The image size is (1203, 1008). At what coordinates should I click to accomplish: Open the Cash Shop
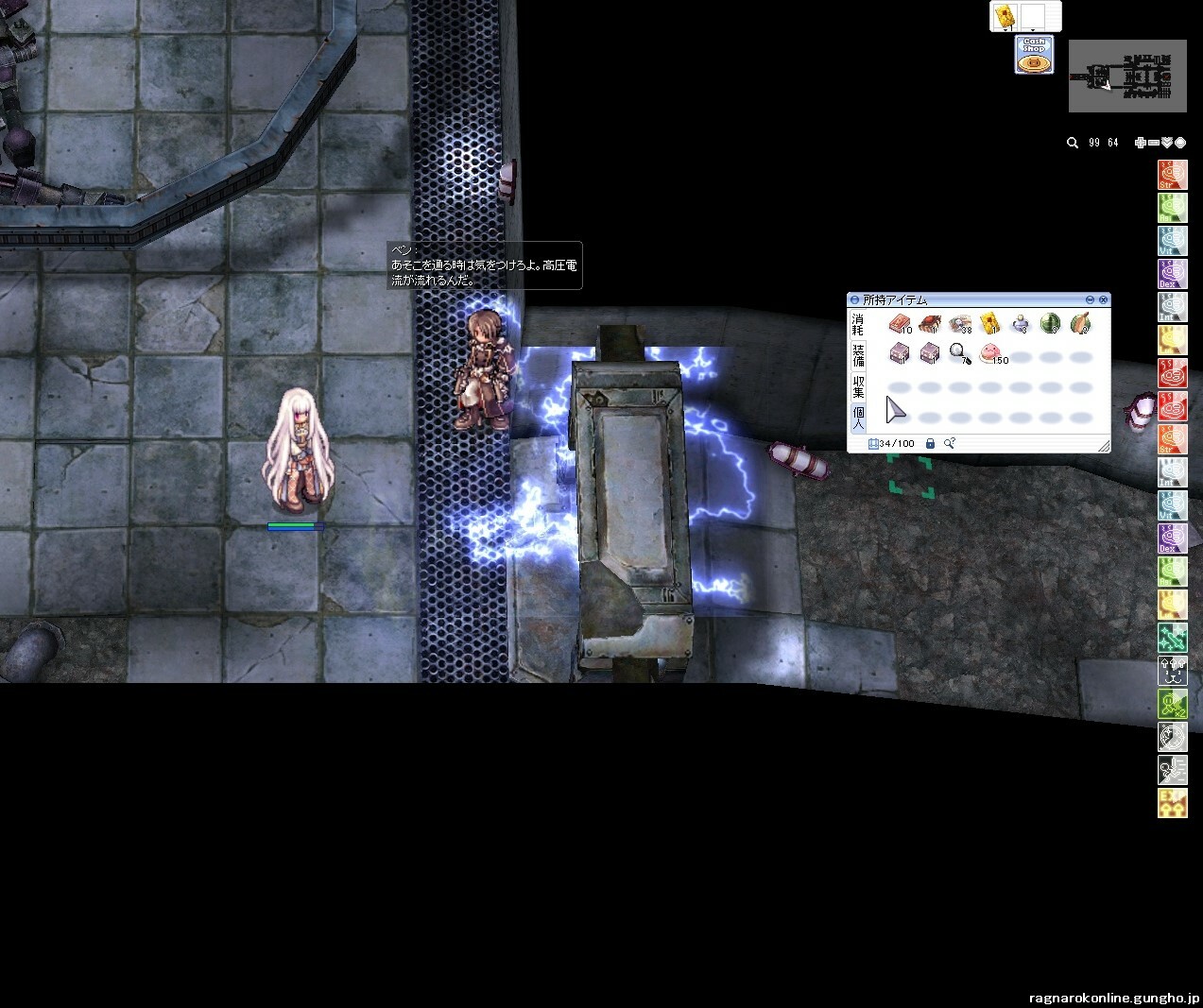(x=1034, y=55)
